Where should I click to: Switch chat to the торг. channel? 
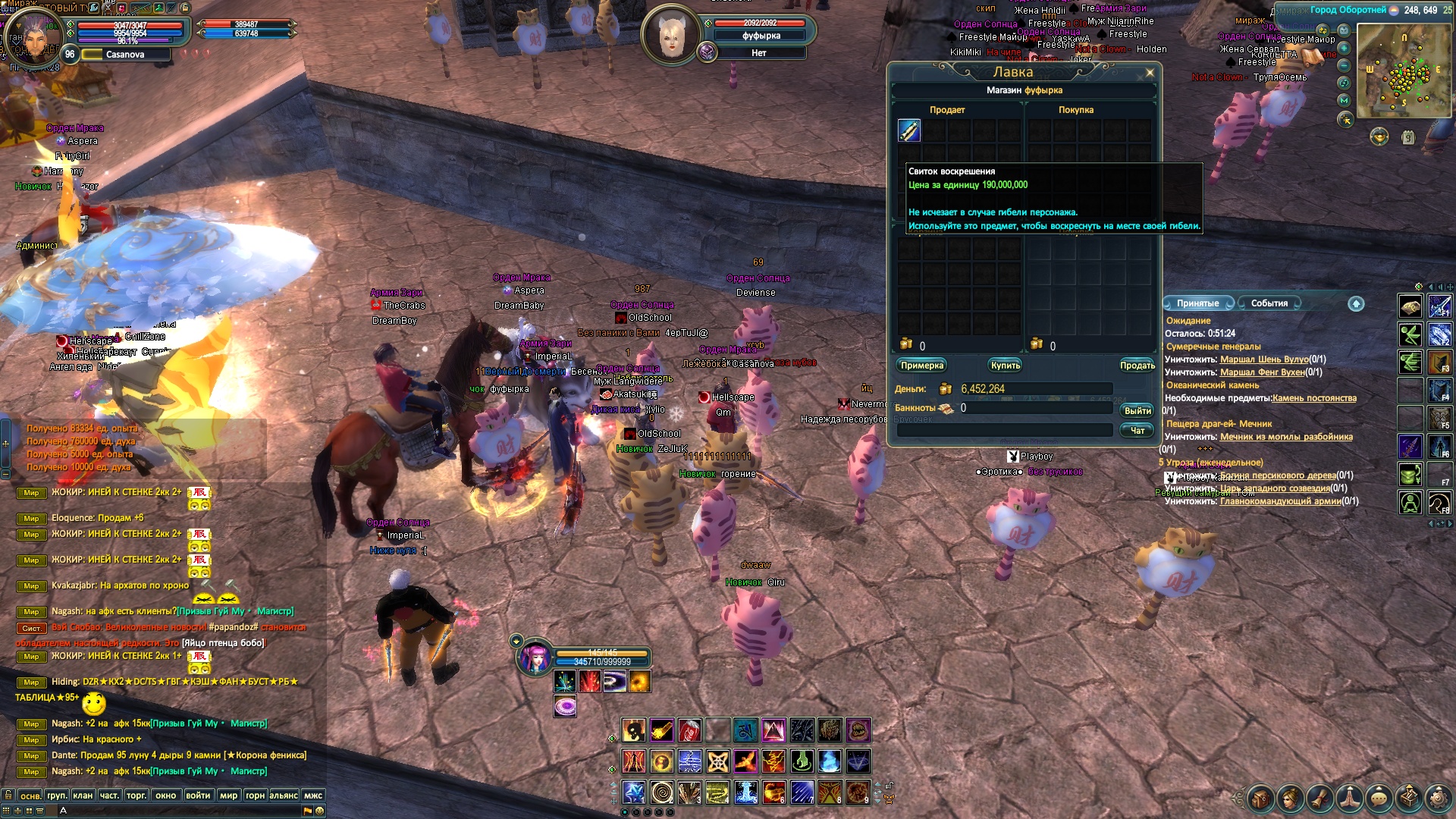pos(136,795)
